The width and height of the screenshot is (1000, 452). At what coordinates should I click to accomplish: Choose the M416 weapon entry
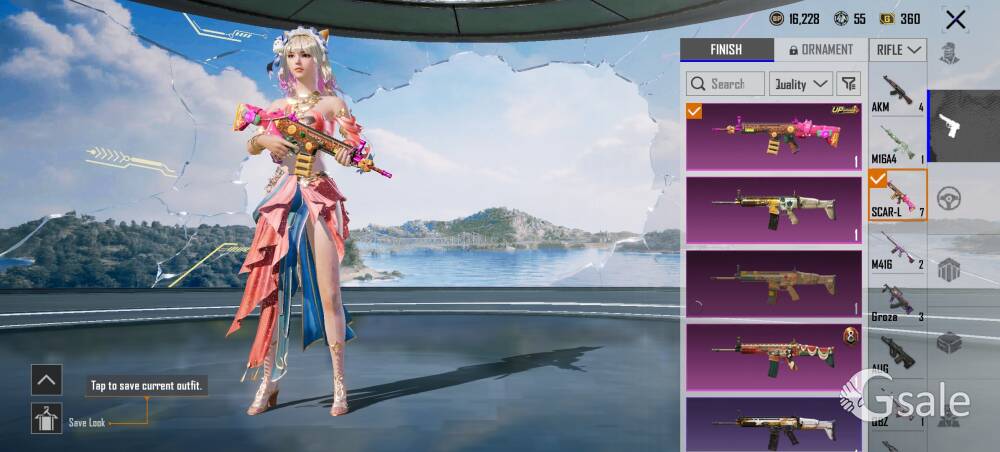click(x=897, y=248)
